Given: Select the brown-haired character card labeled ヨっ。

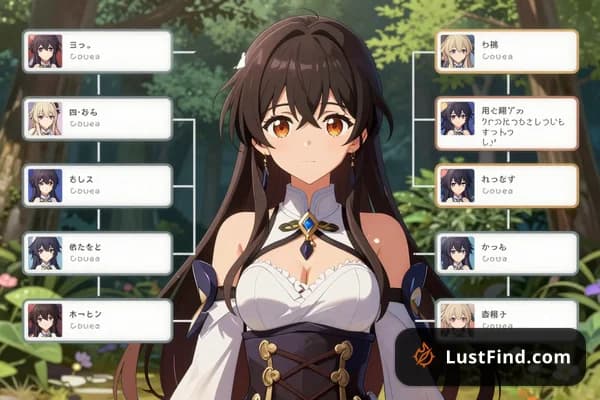Looking at the screenshot, I should coord(97,51).
